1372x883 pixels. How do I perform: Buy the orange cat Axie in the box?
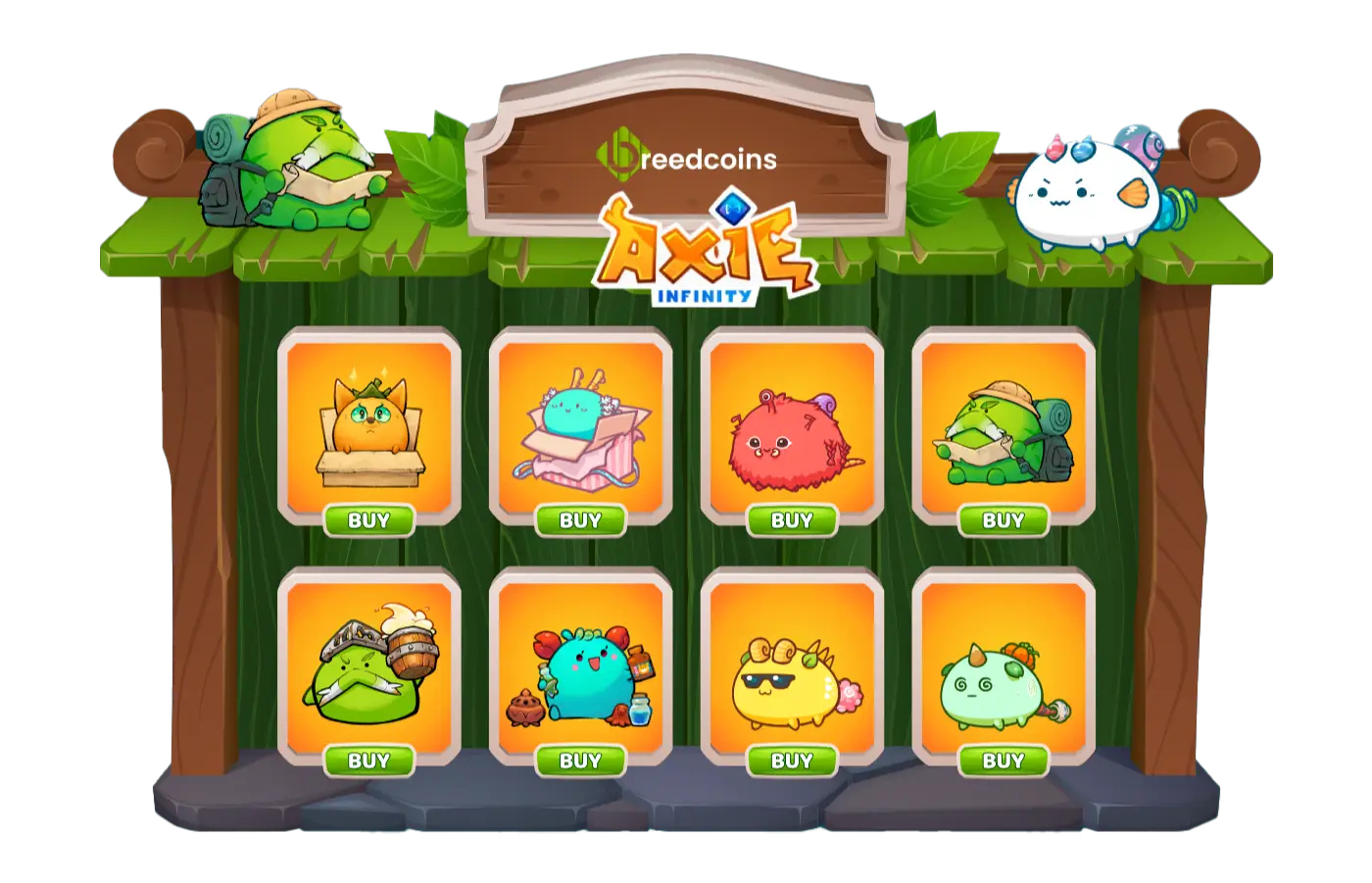pyautogui.click(x=370, y=520)
